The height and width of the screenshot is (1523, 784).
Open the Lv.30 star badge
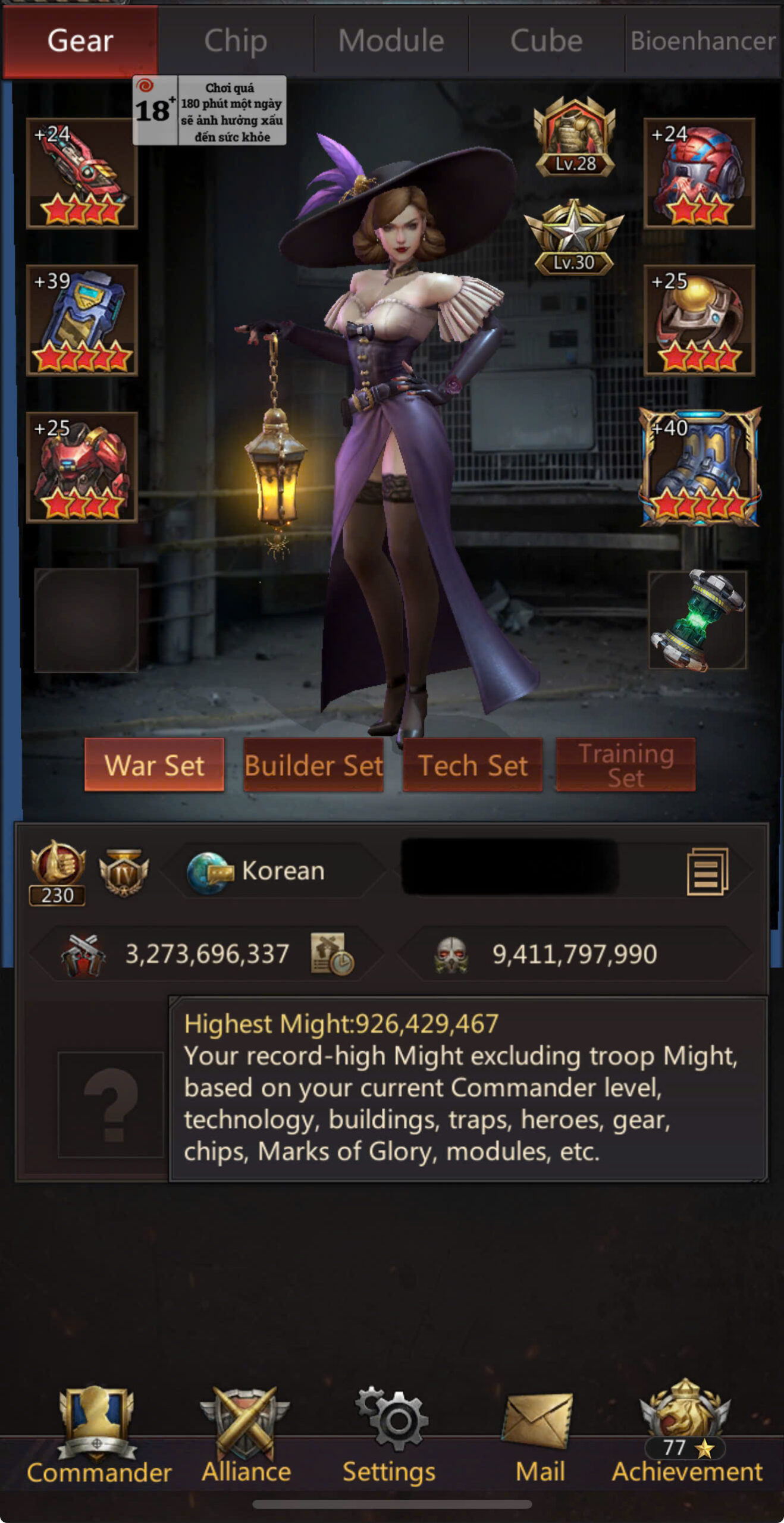point(574,238)
